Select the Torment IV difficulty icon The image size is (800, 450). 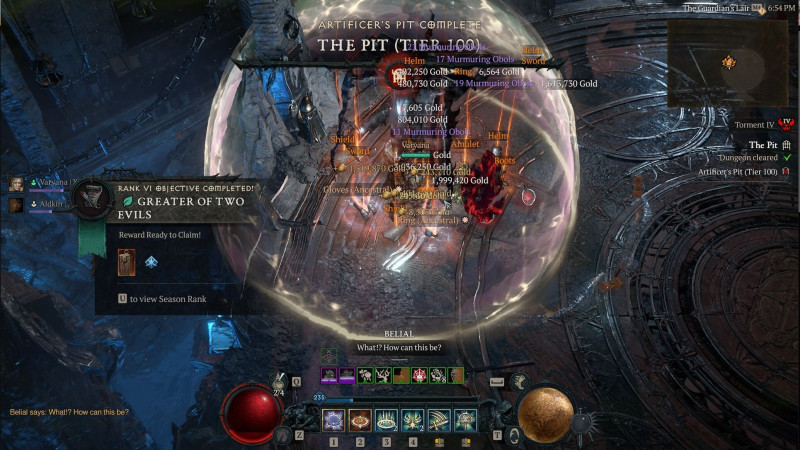[x=785, y=123]
